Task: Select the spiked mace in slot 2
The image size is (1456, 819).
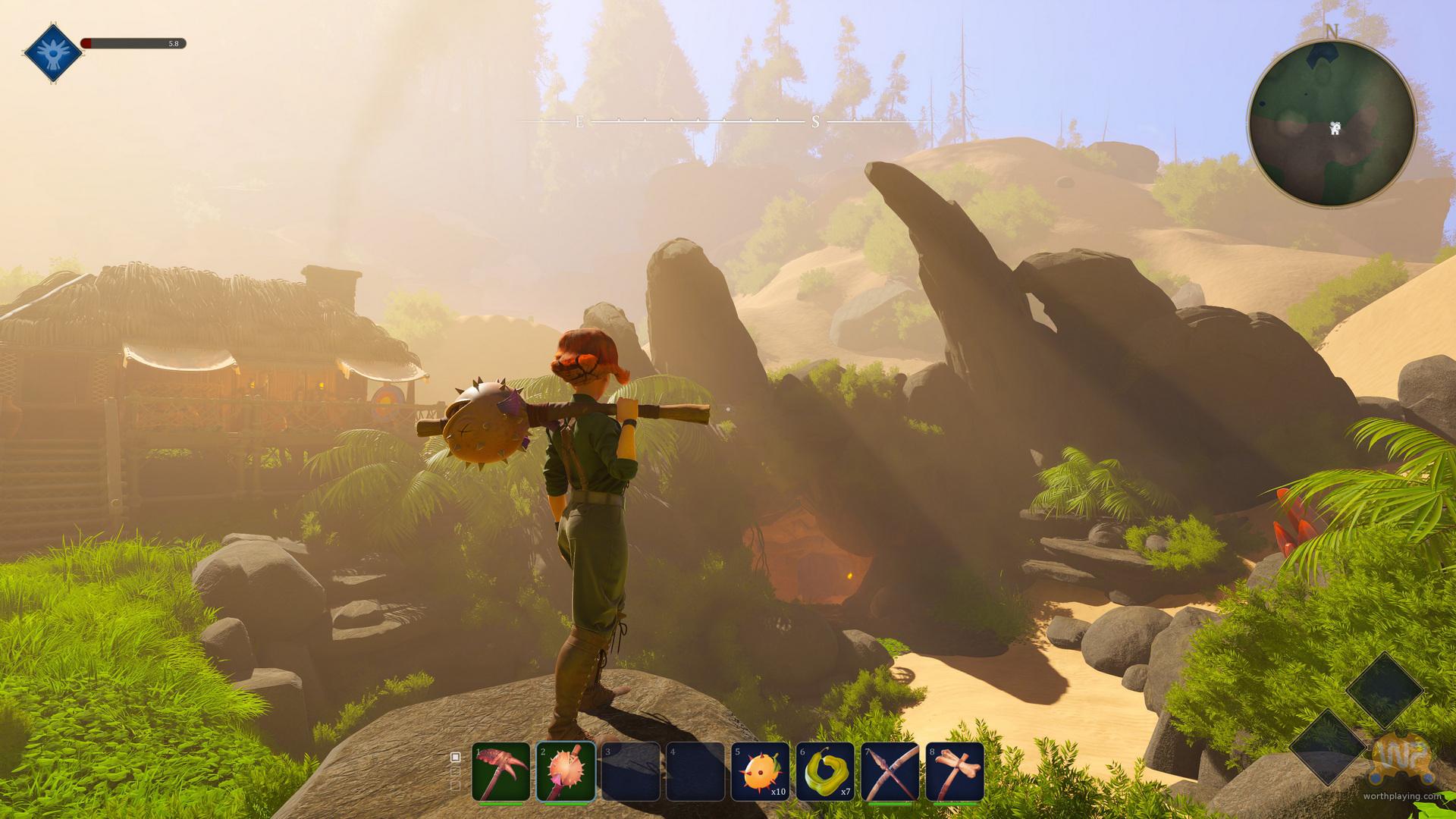Action: pos(566,771)
